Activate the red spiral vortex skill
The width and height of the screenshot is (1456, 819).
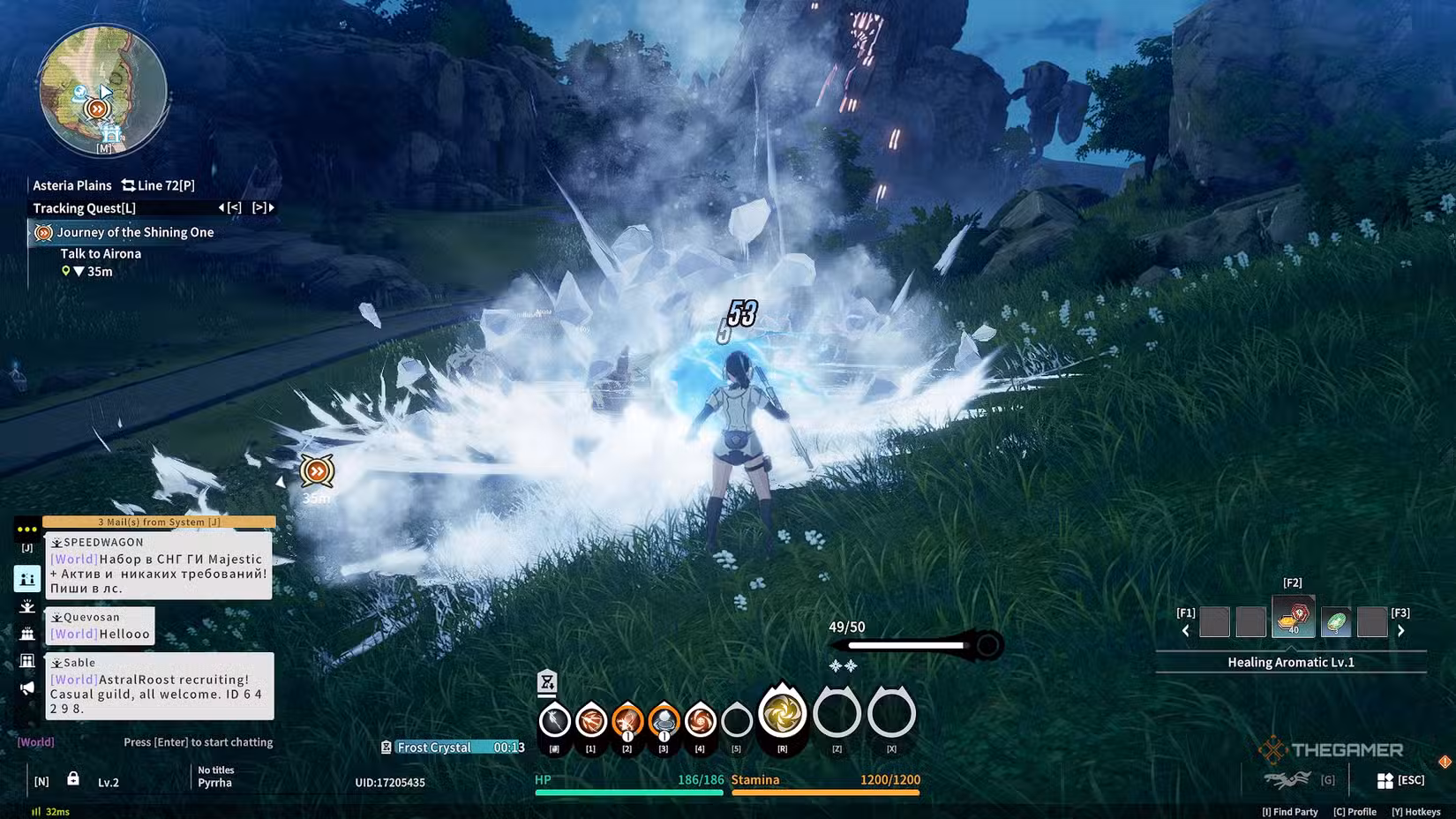tap(700, 721)
